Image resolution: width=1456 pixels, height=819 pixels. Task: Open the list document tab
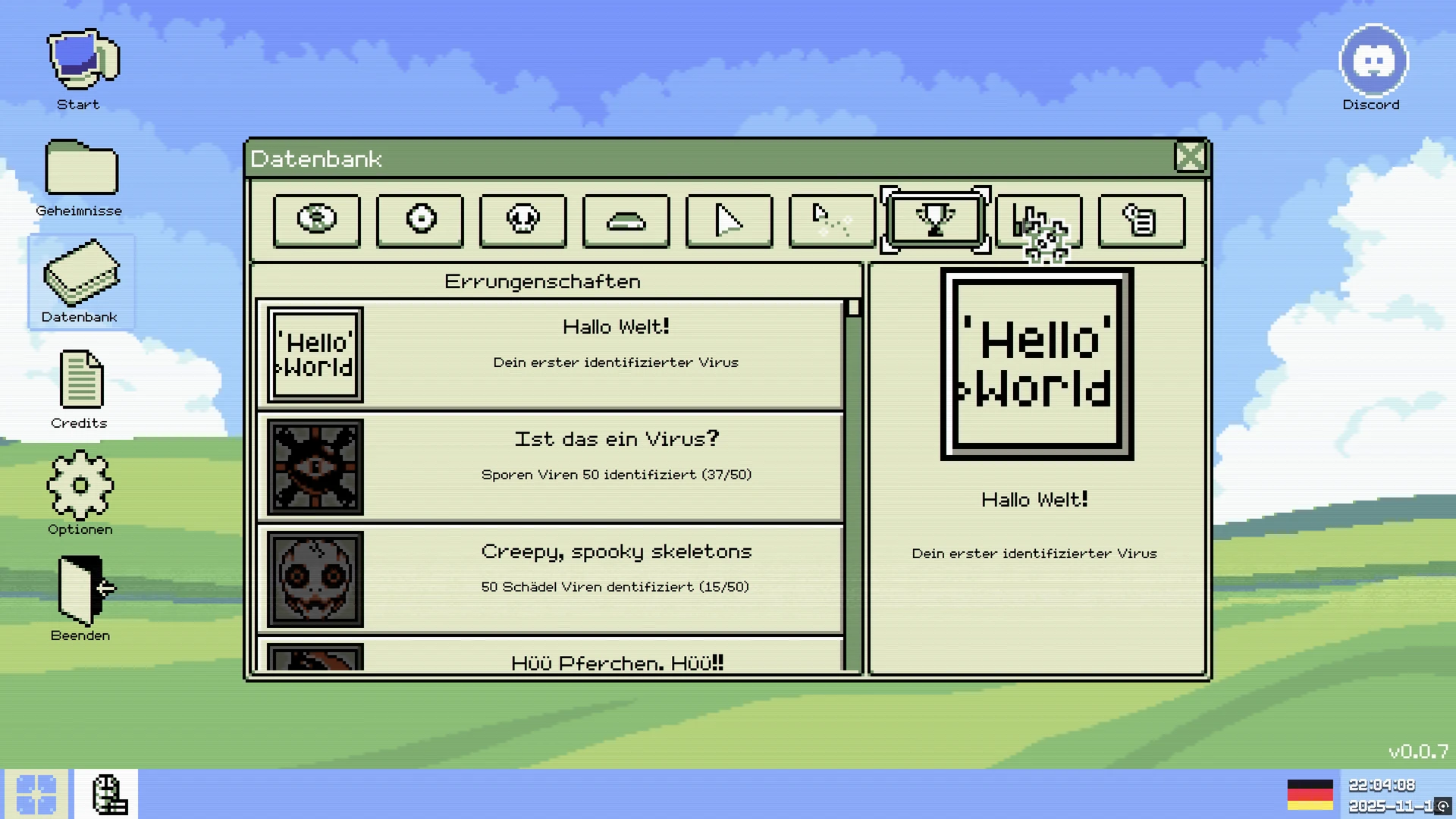(1141, 221)
